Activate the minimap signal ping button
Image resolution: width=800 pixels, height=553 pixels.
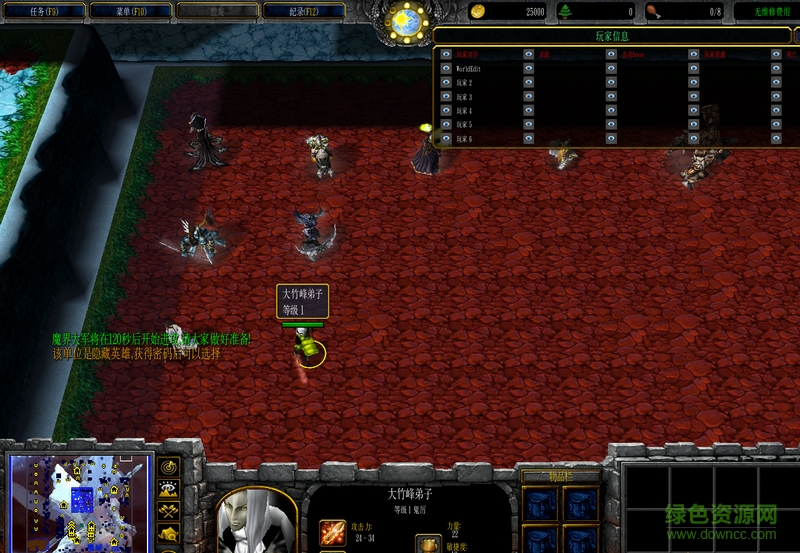point(169,467)
